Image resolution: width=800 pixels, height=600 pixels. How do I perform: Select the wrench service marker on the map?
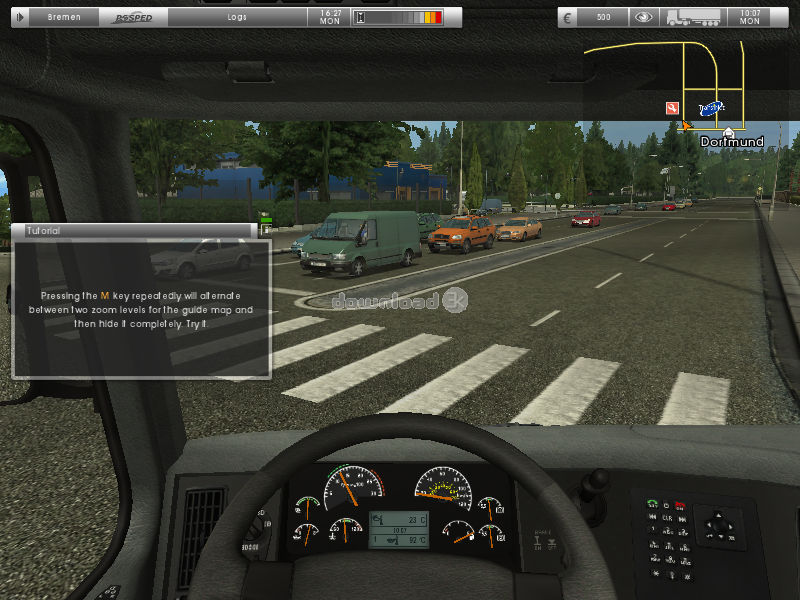[672, 107]
